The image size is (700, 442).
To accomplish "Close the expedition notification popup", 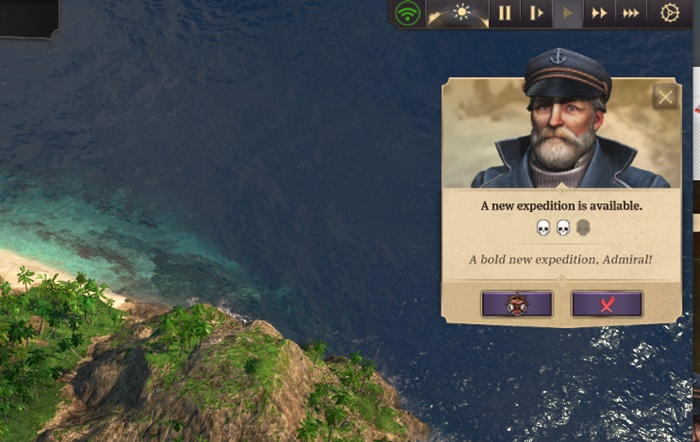I will pos(665,97).
